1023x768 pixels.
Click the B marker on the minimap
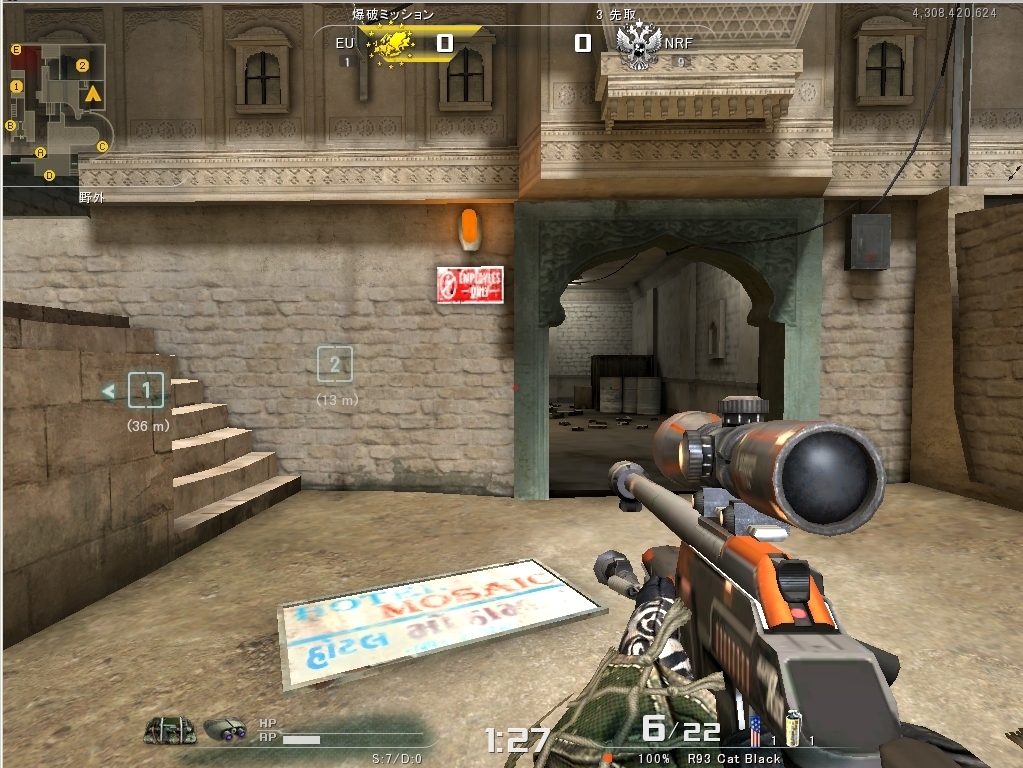(x=11, y=125)
